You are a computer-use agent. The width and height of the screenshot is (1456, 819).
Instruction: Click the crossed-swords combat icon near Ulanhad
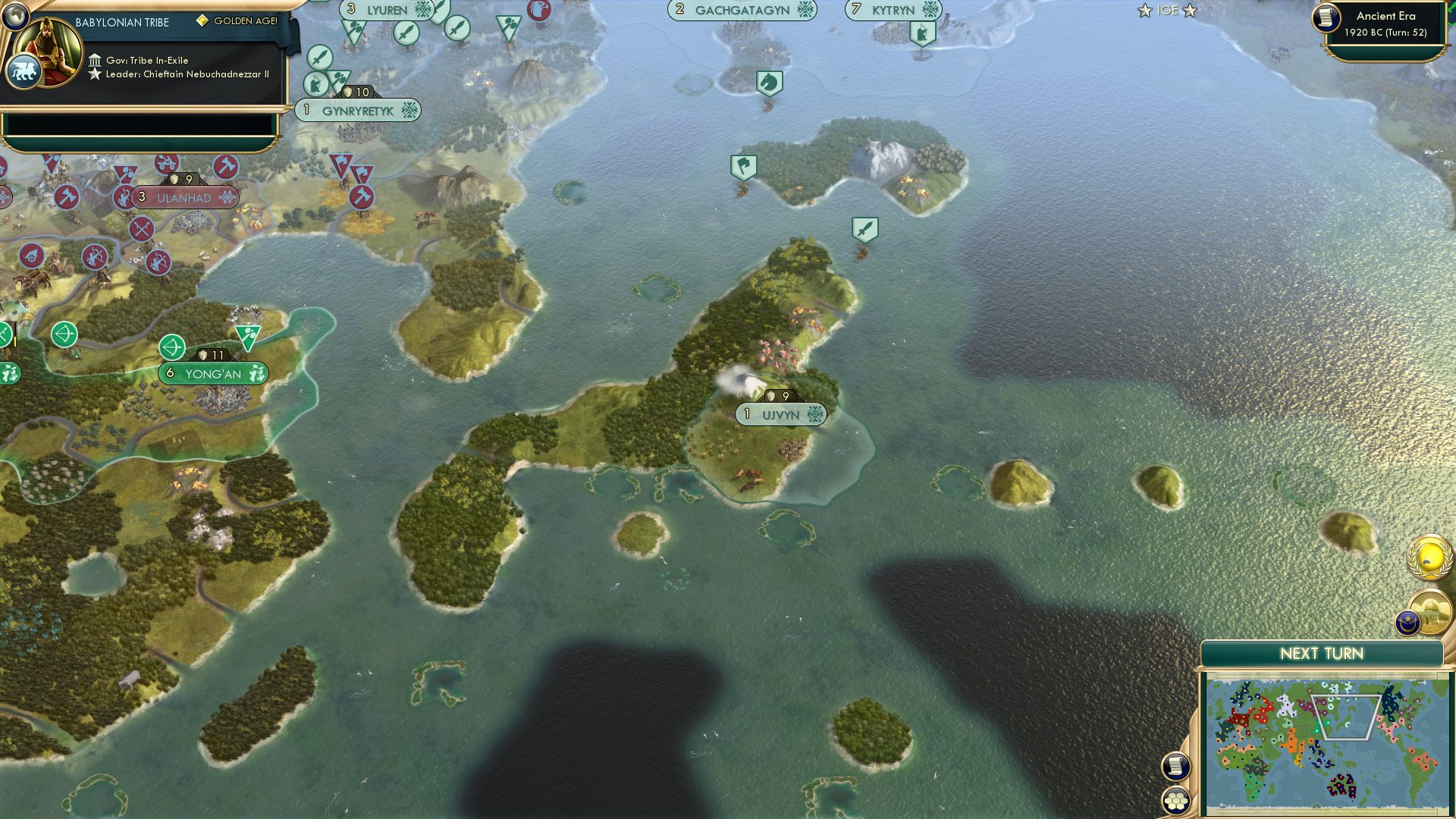[141, 228]
